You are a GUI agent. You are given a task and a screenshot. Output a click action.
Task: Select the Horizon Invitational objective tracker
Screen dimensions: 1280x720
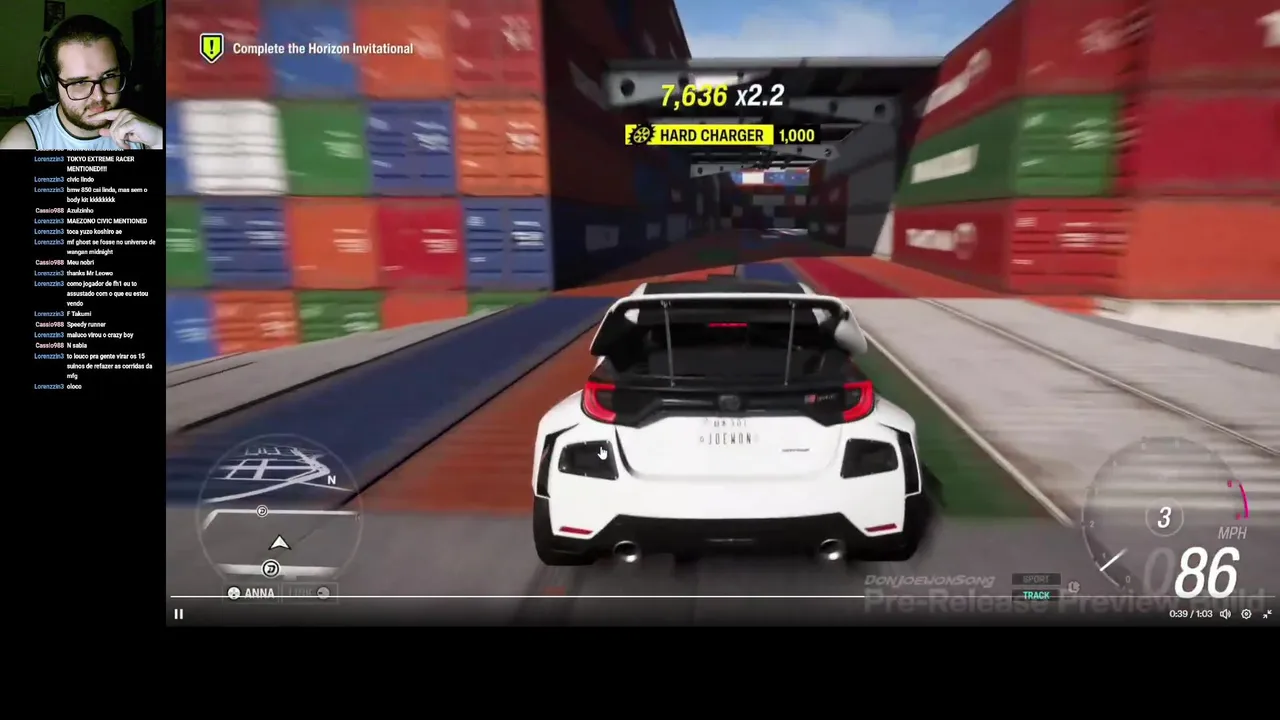[308, 48]
